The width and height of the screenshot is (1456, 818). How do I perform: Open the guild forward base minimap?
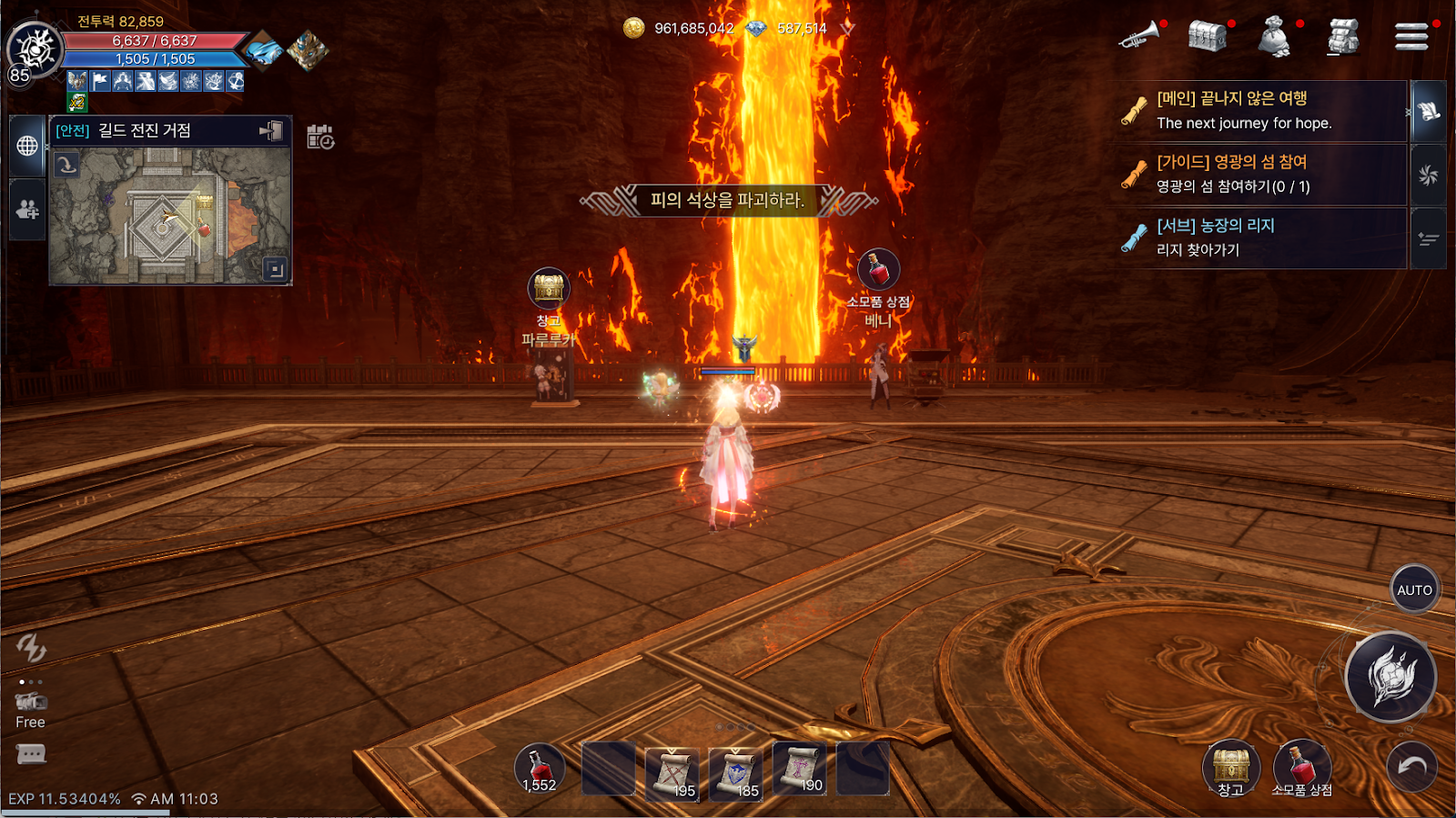[x=170, y=217]
